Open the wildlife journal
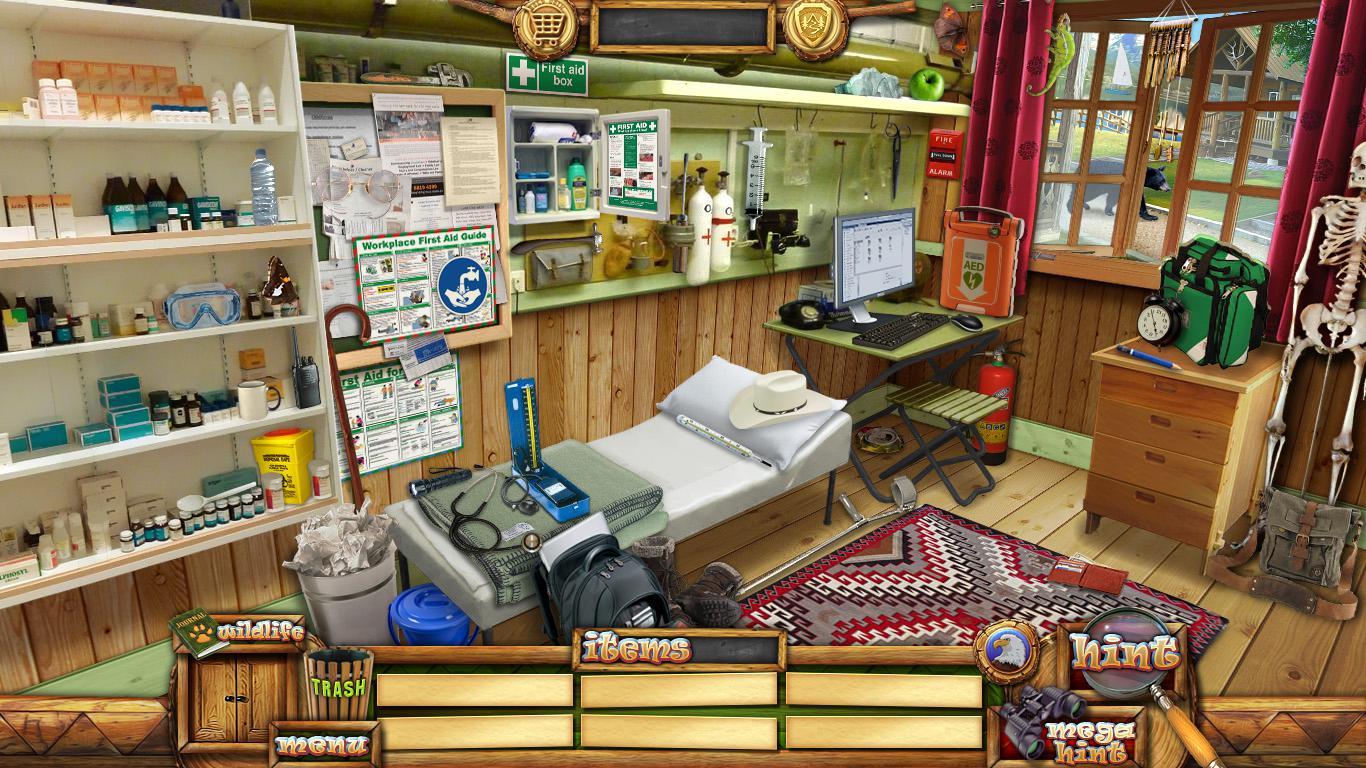This screenshot has width=1366, height=768. [x=240, y=632]
